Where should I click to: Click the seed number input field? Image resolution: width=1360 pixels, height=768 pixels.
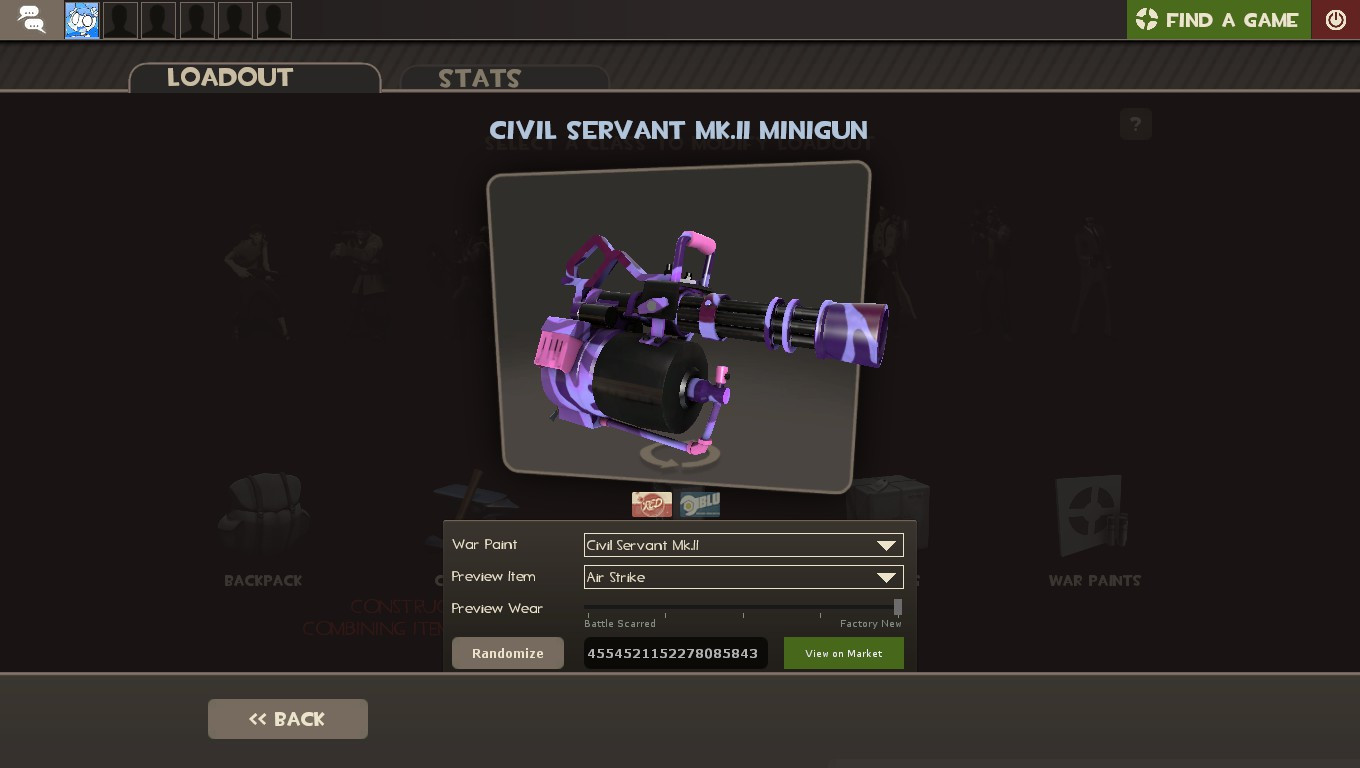tap(675, 653)
